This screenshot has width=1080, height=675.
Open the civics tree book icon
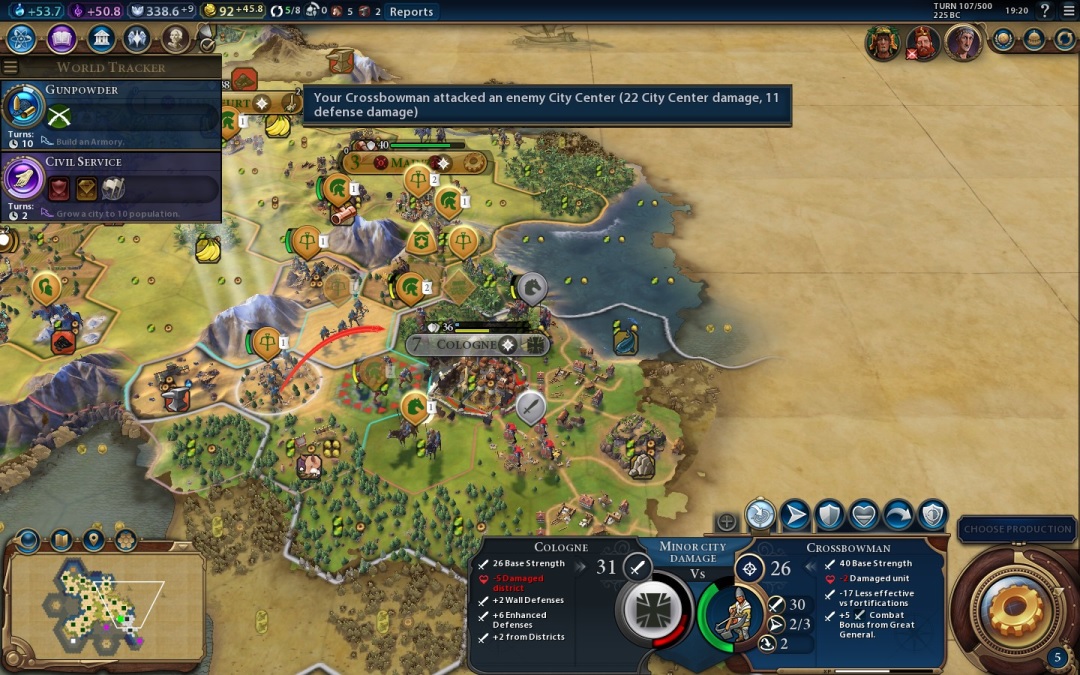pyautogui.click(x=62, y=39)
